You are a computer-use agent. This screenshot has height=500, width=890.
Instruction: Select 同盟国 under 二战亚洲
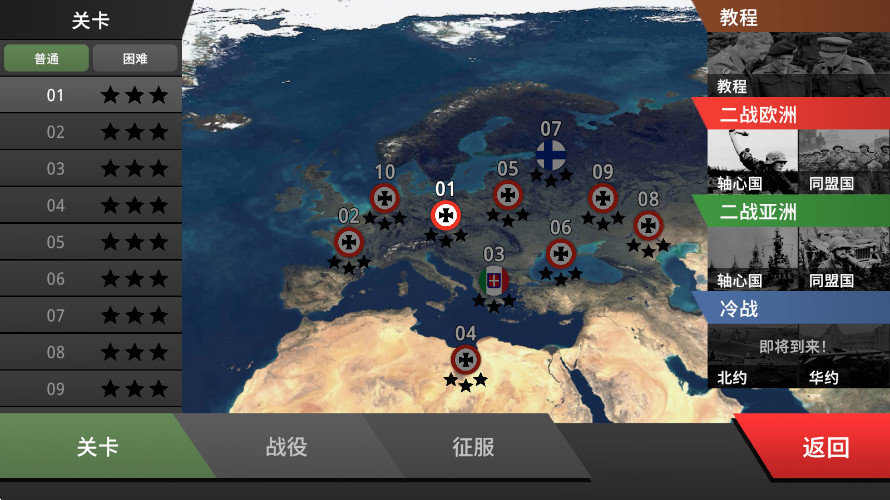point(843,257)
